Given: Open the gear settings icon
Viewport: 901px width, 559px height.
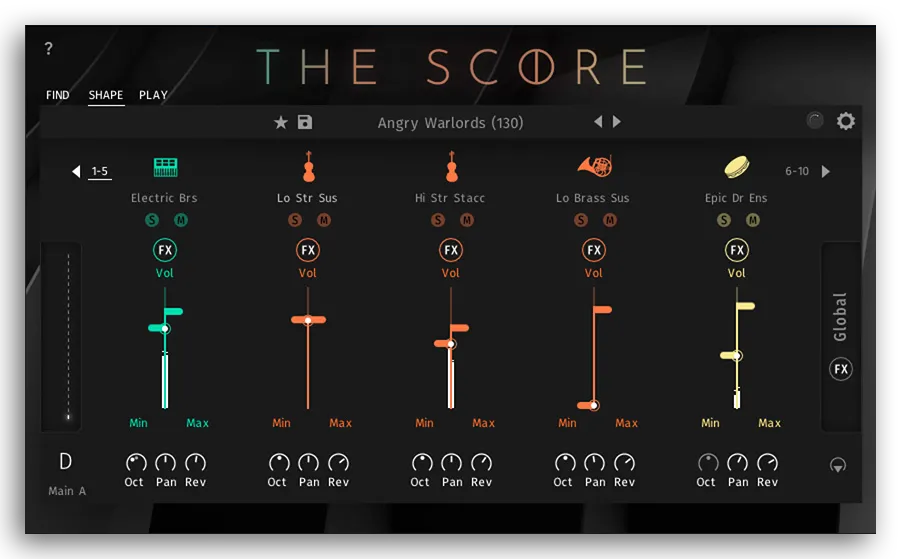Looking at the screenshot, I should pos(846,121).
